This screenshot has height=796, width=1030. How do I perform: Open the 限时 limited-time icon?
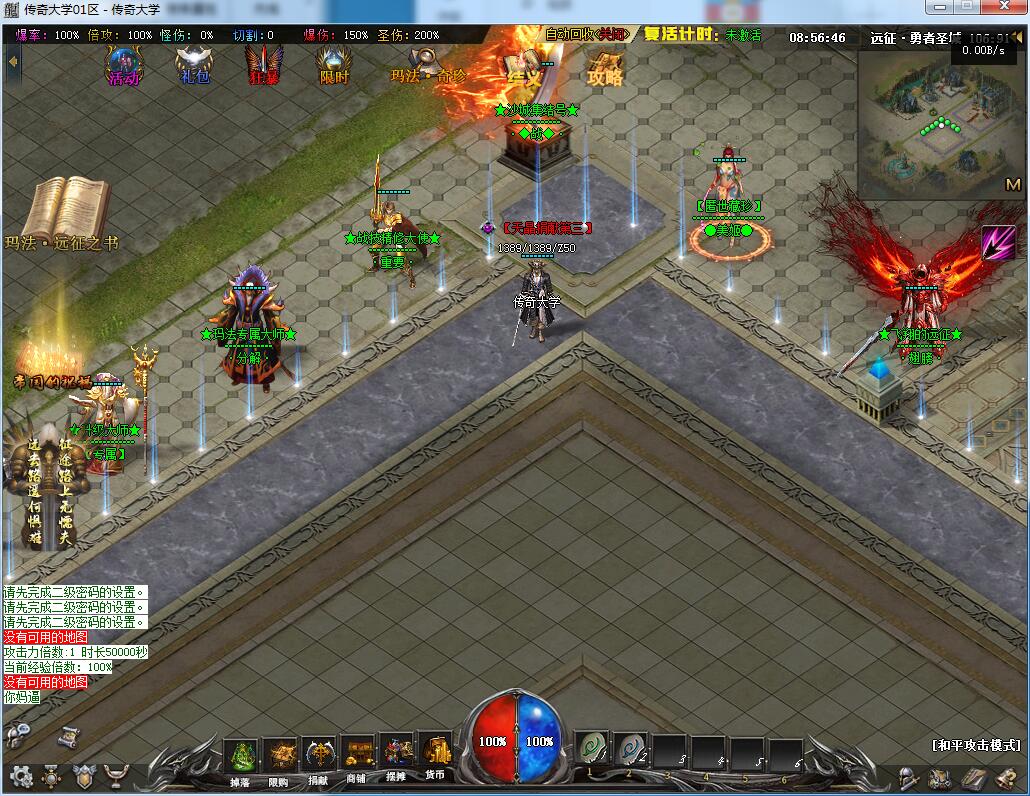coord(333,65)
